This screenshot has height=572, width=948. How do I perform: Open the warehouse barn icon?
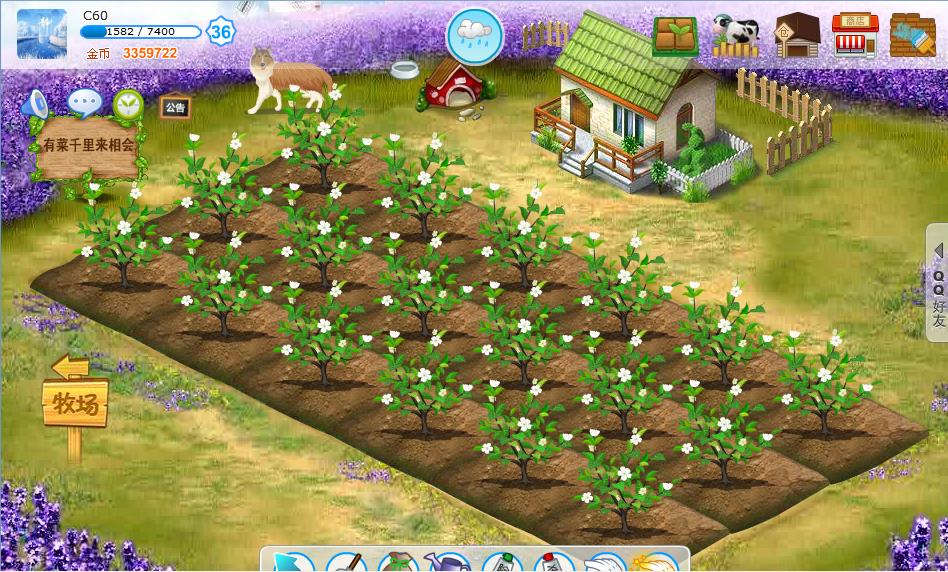pyautogui.click(x=796, y=36)
